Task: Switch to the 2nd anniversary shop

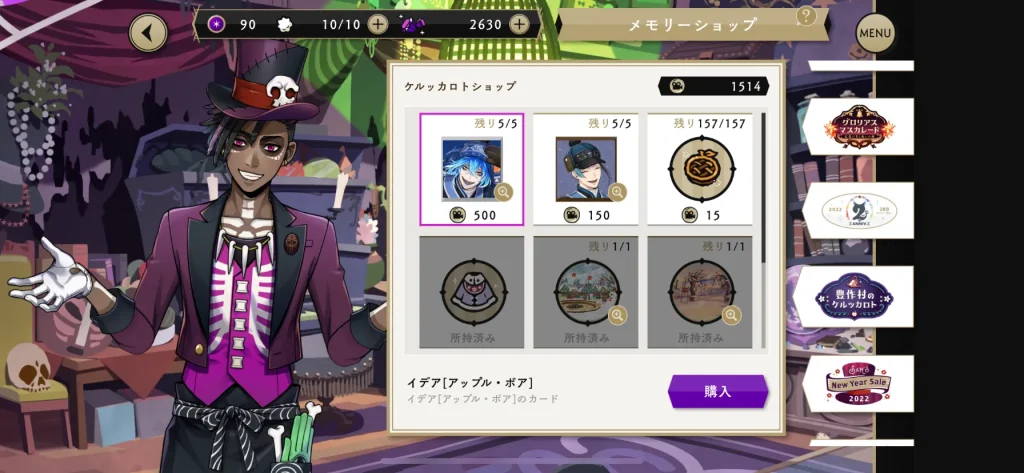Action: coord(858,210)
